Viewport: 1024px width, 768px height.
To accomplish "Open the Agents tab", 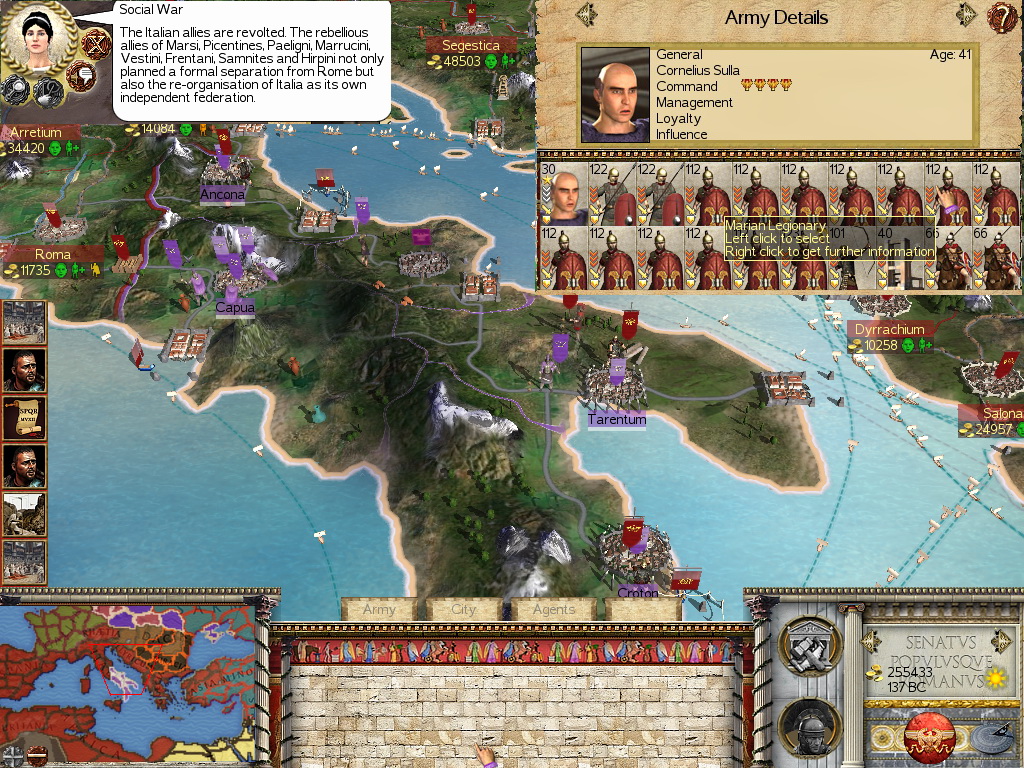I will point(553,609).
